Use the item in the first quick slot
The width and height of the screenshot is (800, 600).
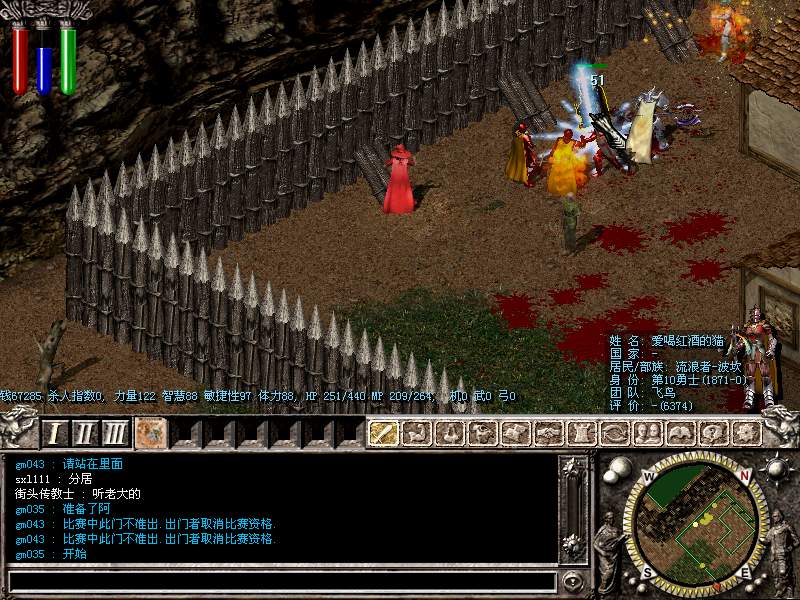point(152,433)
